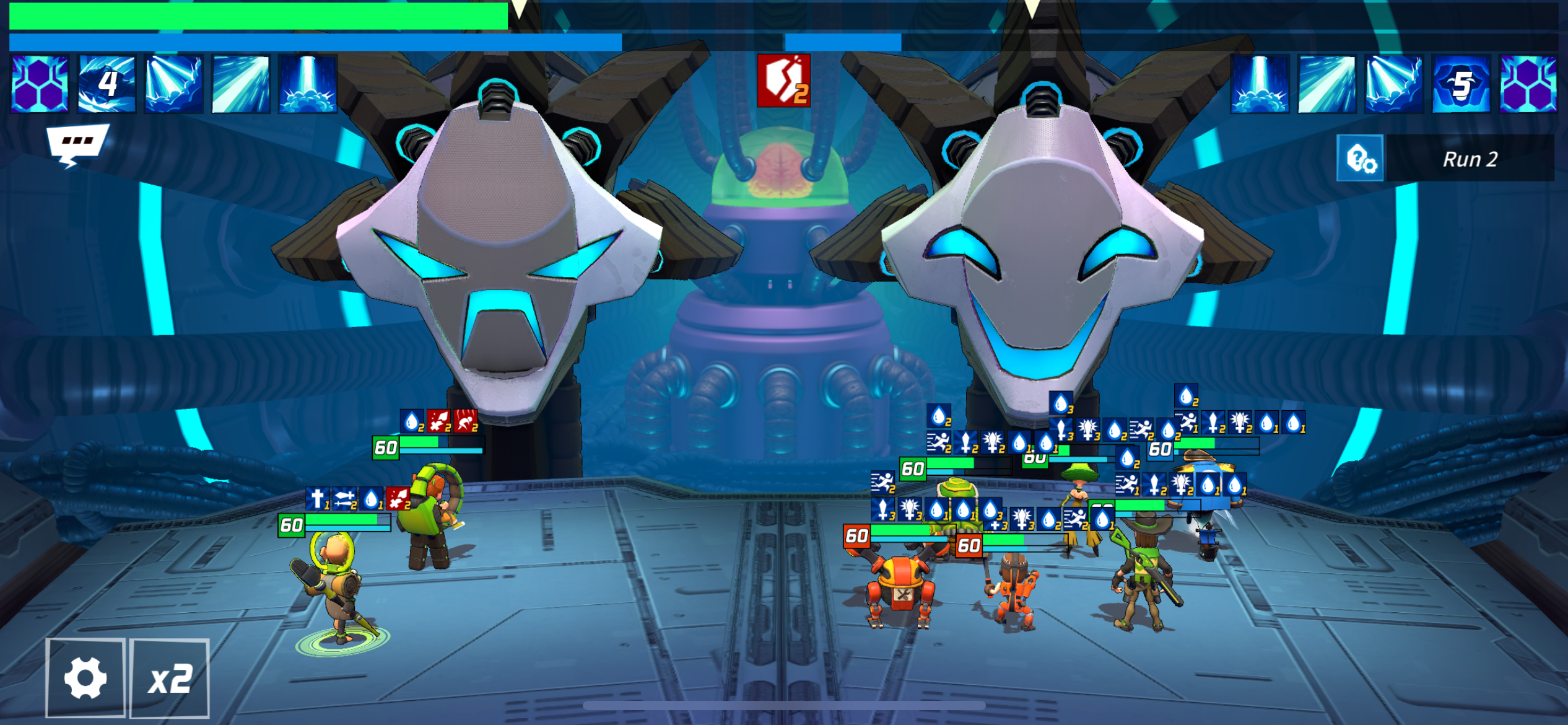Toggle the x2 battle speed button
The image size is (1568, 725).
[x=170, y=679]
